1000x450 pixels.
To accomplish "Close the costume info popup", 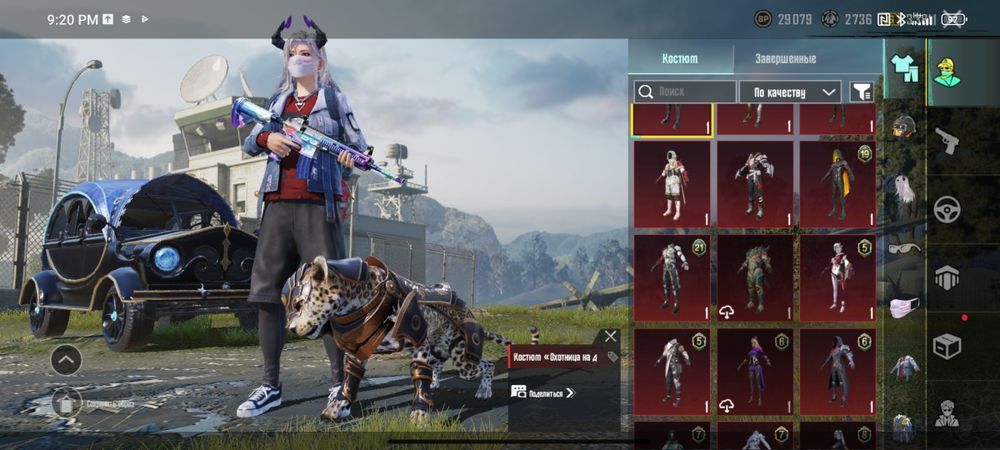I will (610, 337).
